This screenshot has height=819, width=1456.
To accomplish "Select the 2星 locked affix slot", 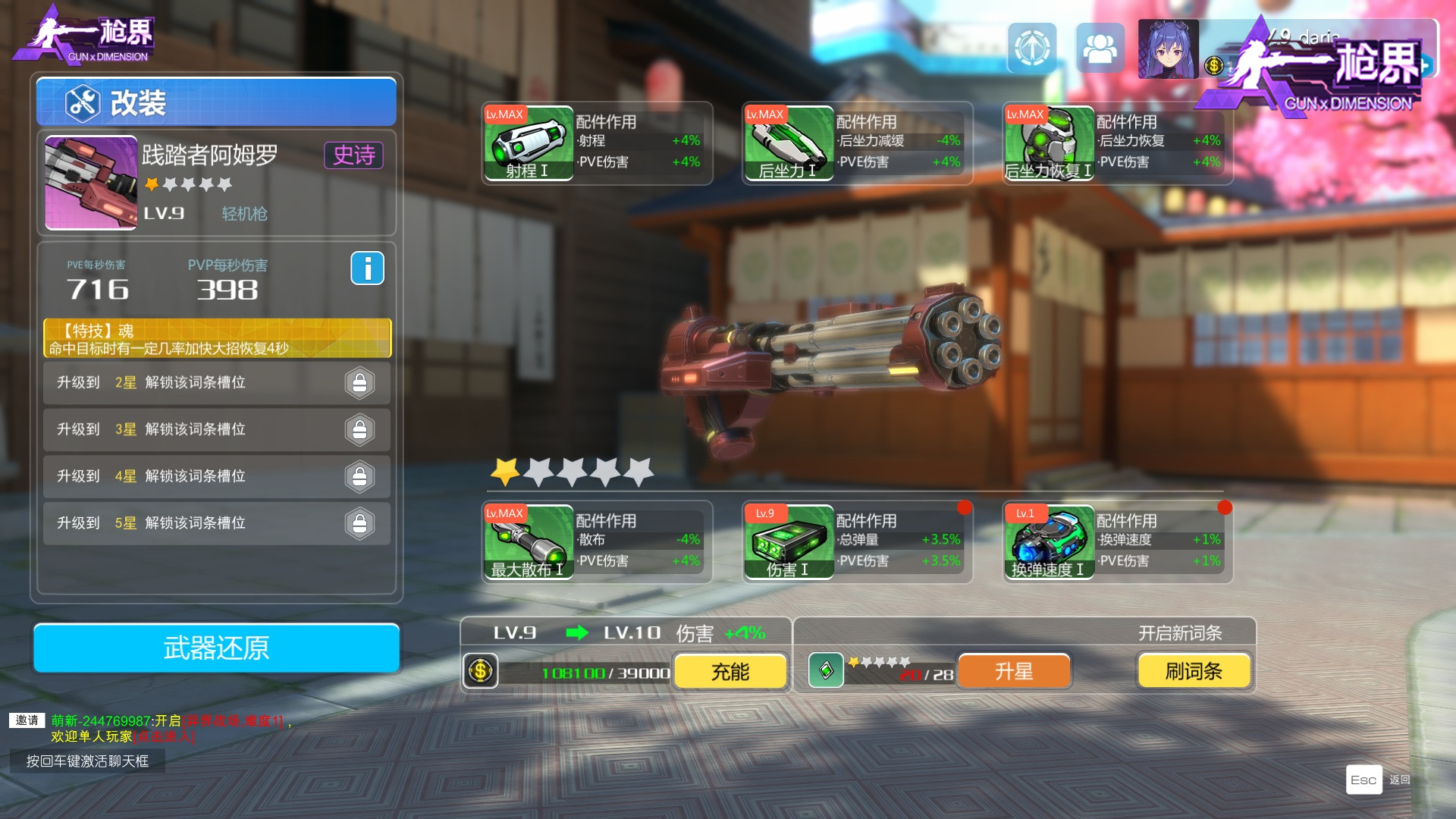I will pos(217,383).
